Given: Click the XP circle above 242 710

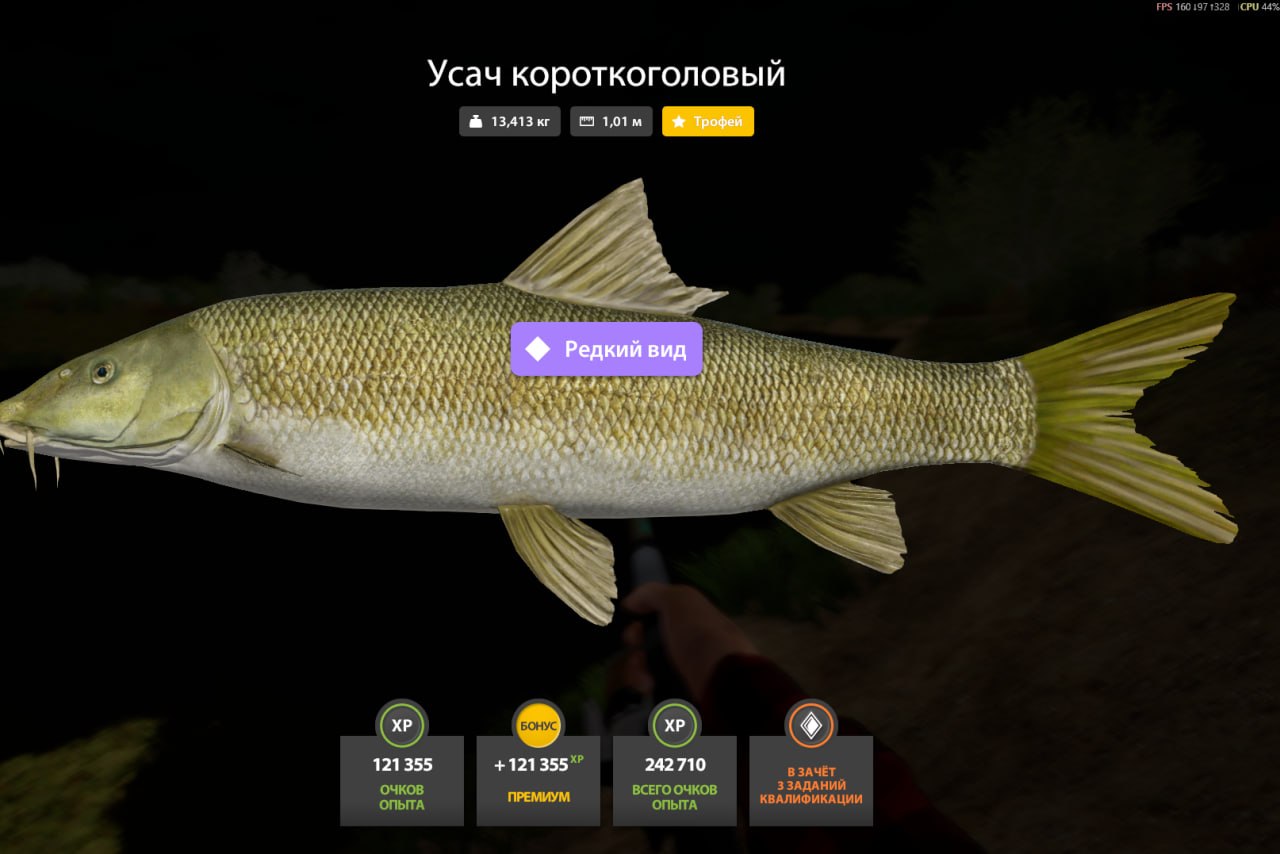Looking at the screenshot, I should [x=674, y=727].
